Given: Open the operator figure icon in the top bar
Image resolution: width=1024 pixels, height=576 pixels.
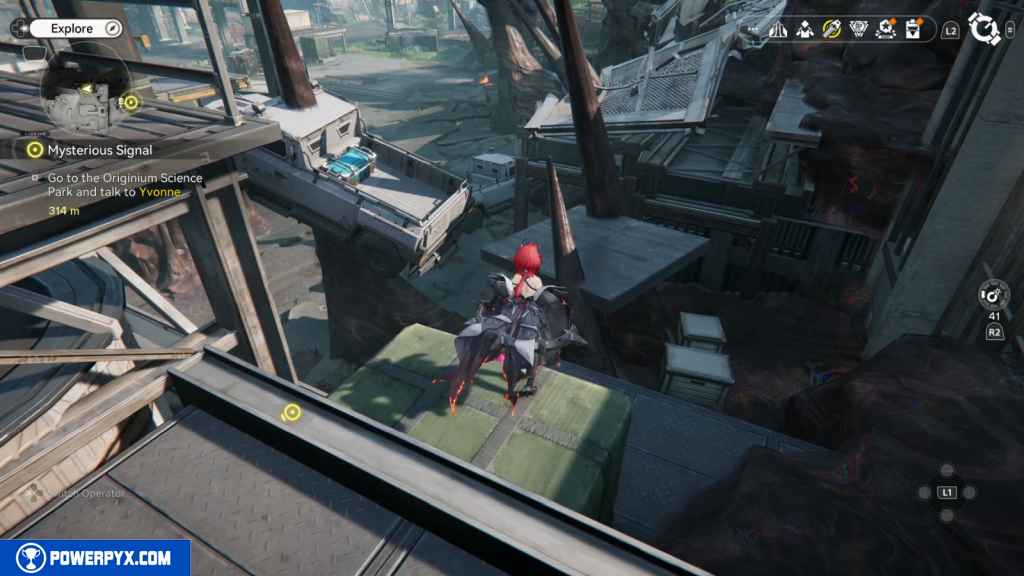Looking at the screenshot, I should pos(805,30).
